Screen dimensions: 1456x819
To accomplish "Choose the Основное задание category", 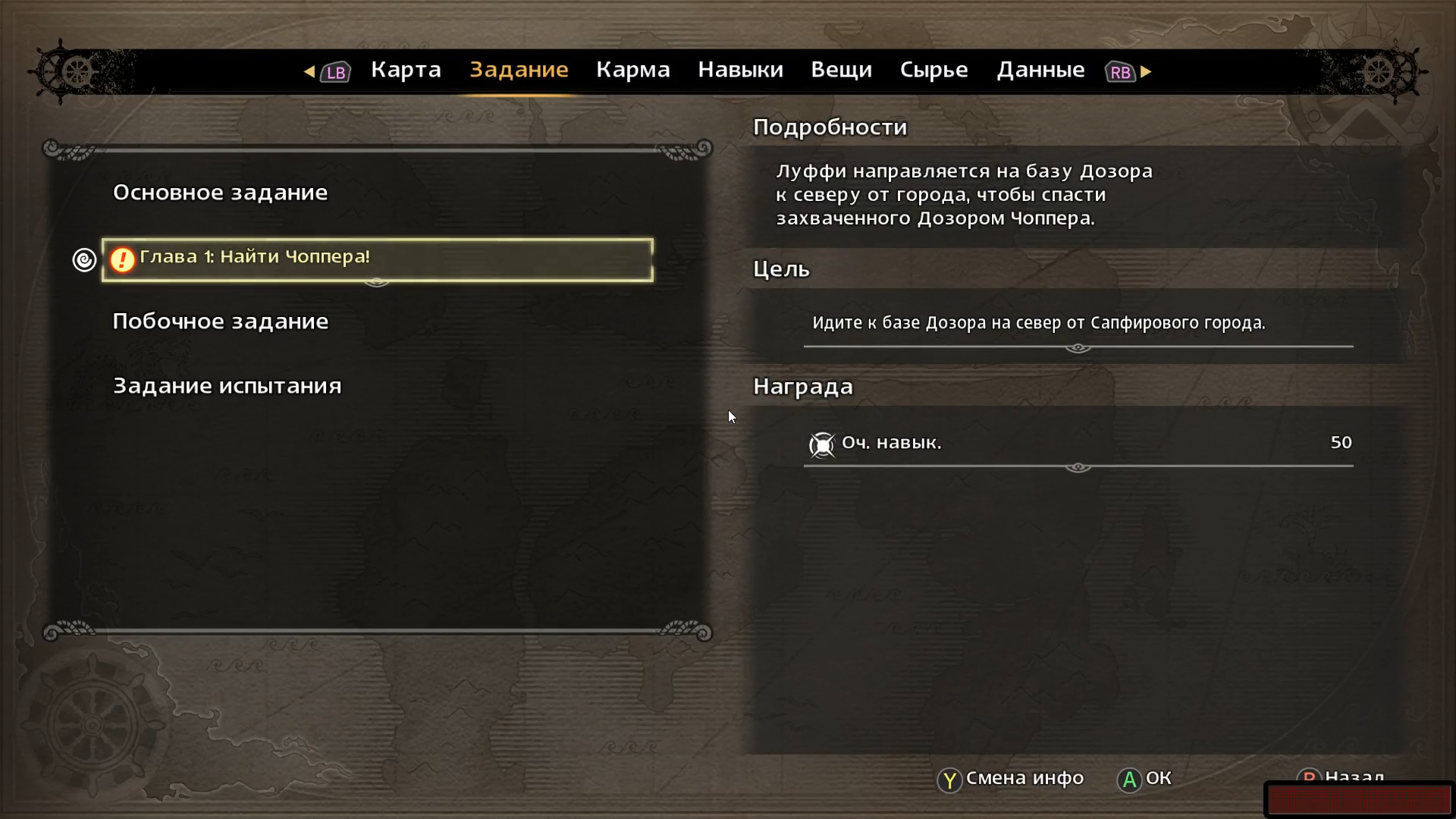I will (220, 193).
